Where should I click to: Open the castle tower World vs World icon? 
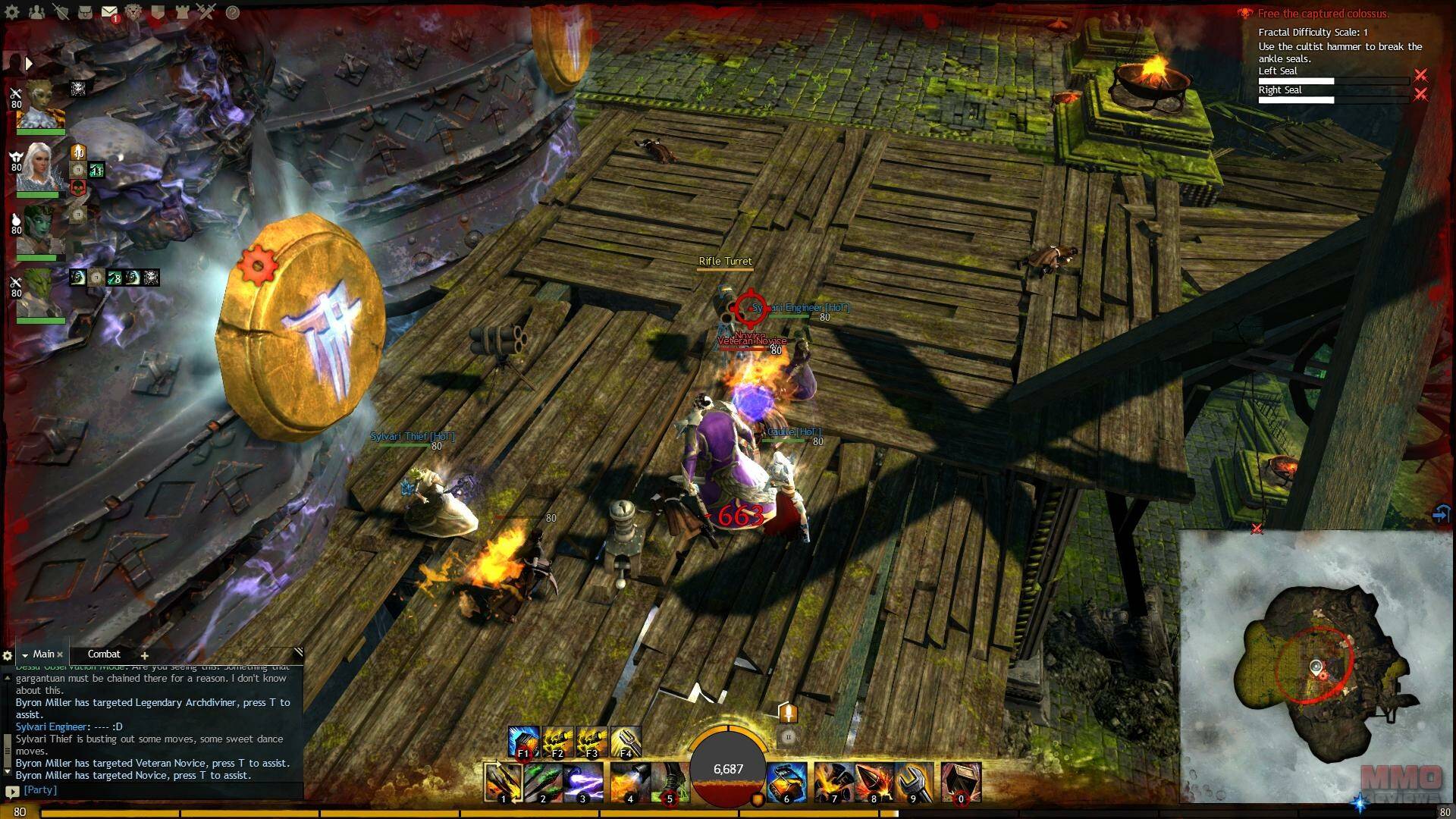(x=182, y=12)
